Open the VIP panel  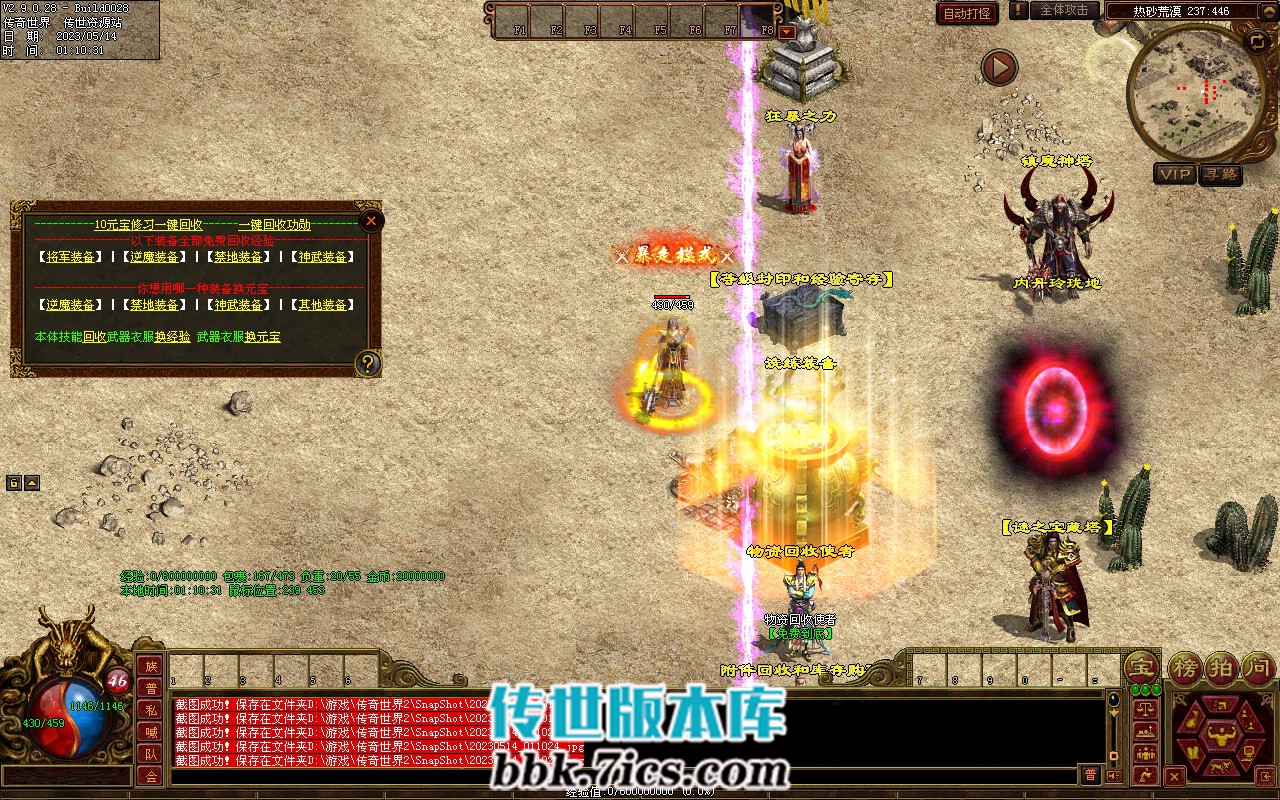[x=1175, y=174]
